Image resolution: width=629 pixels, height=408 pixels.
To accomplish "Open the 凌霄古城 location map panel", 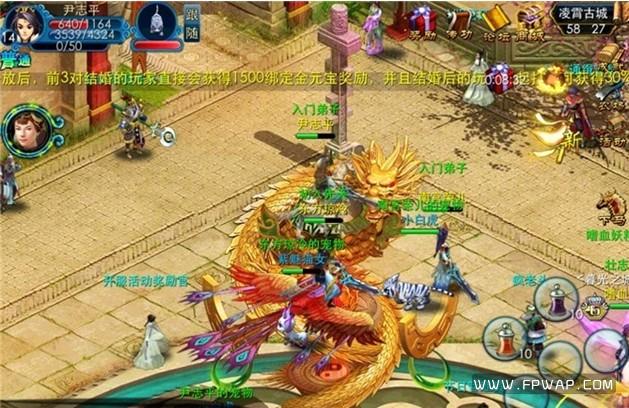I will coord(587,20).
